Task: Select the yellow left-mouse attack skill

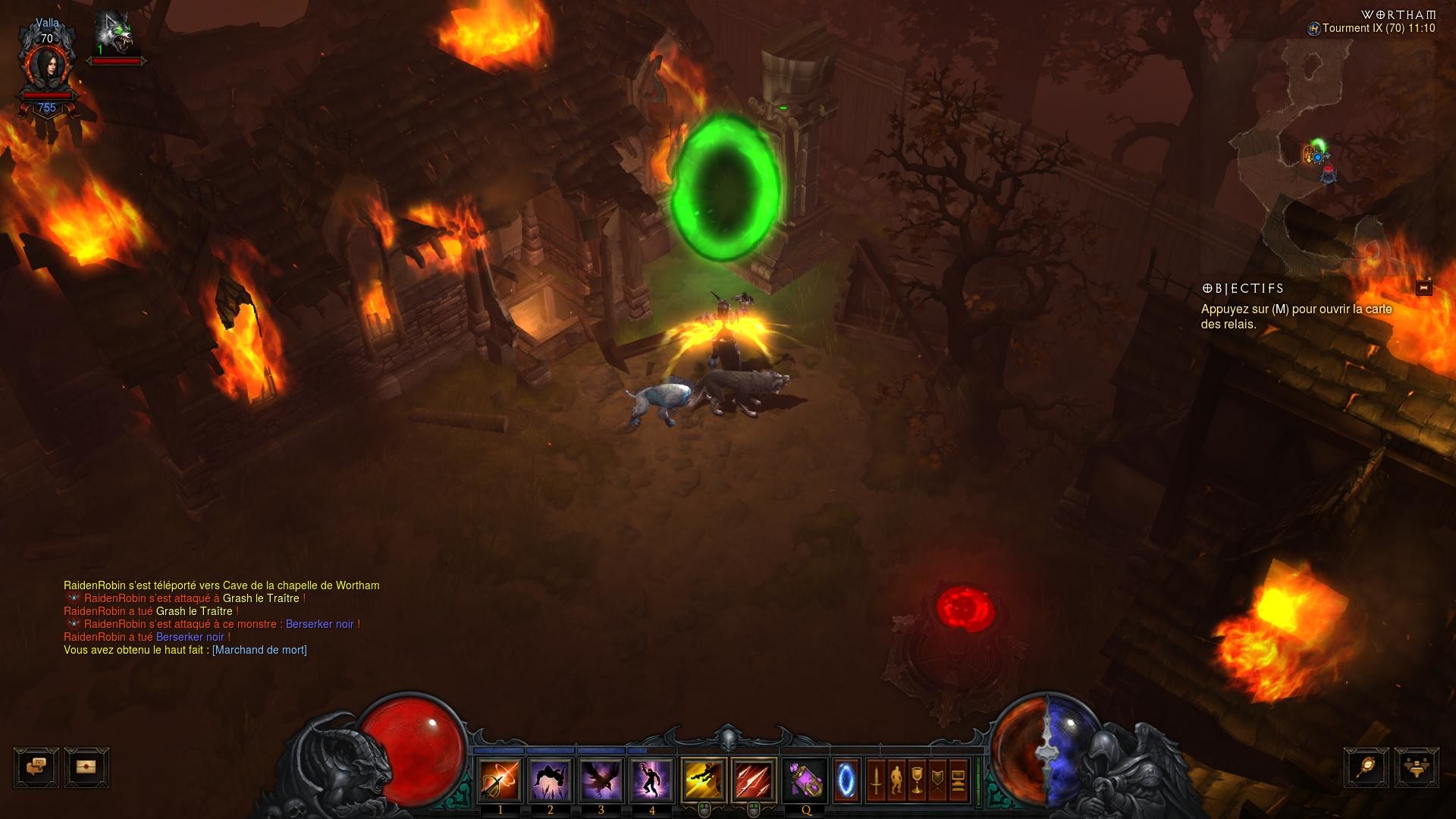Action: tap(704, 780)
